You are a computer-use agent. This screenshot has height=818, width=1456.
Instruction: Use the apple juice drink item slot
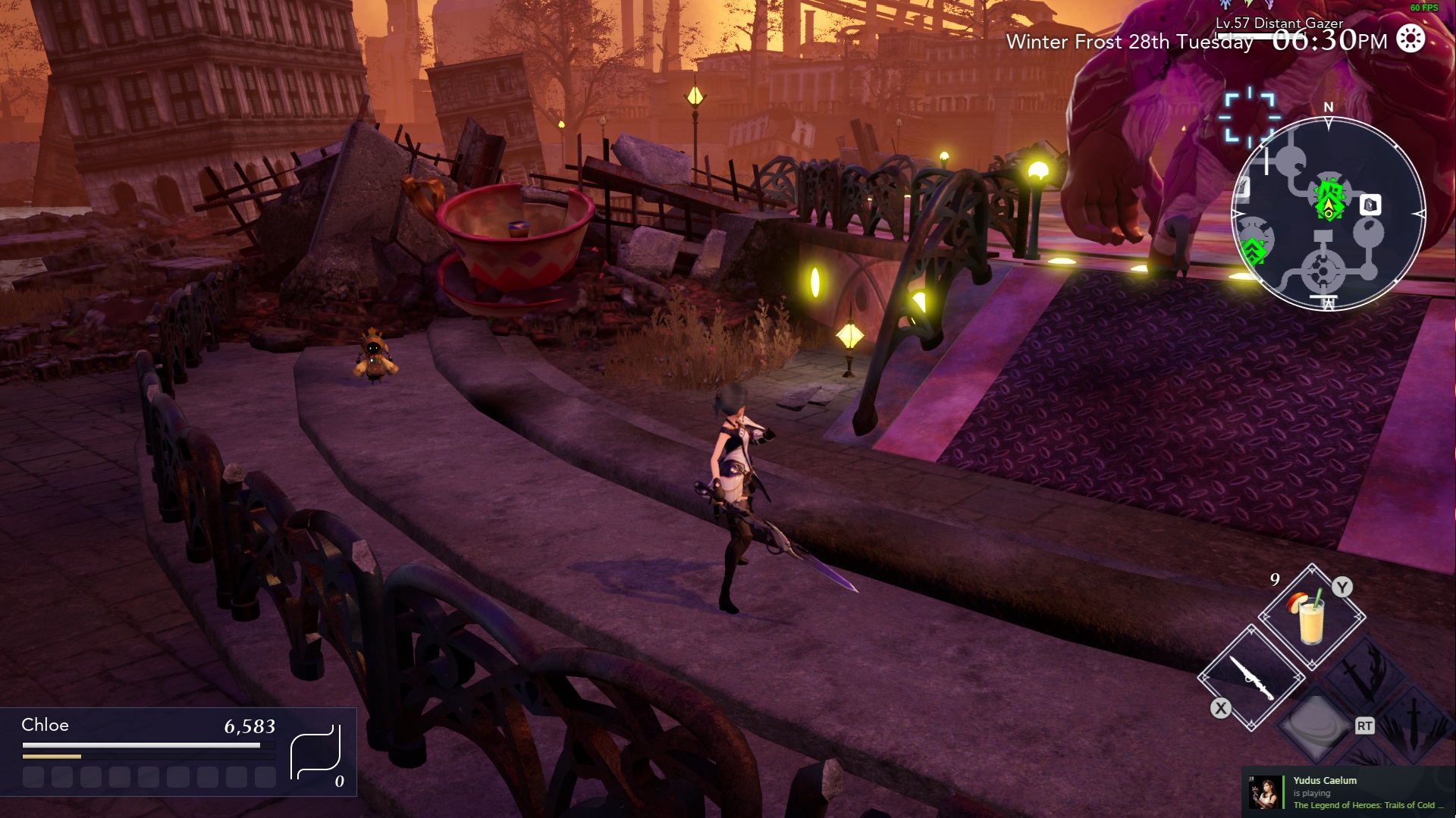1311,617
